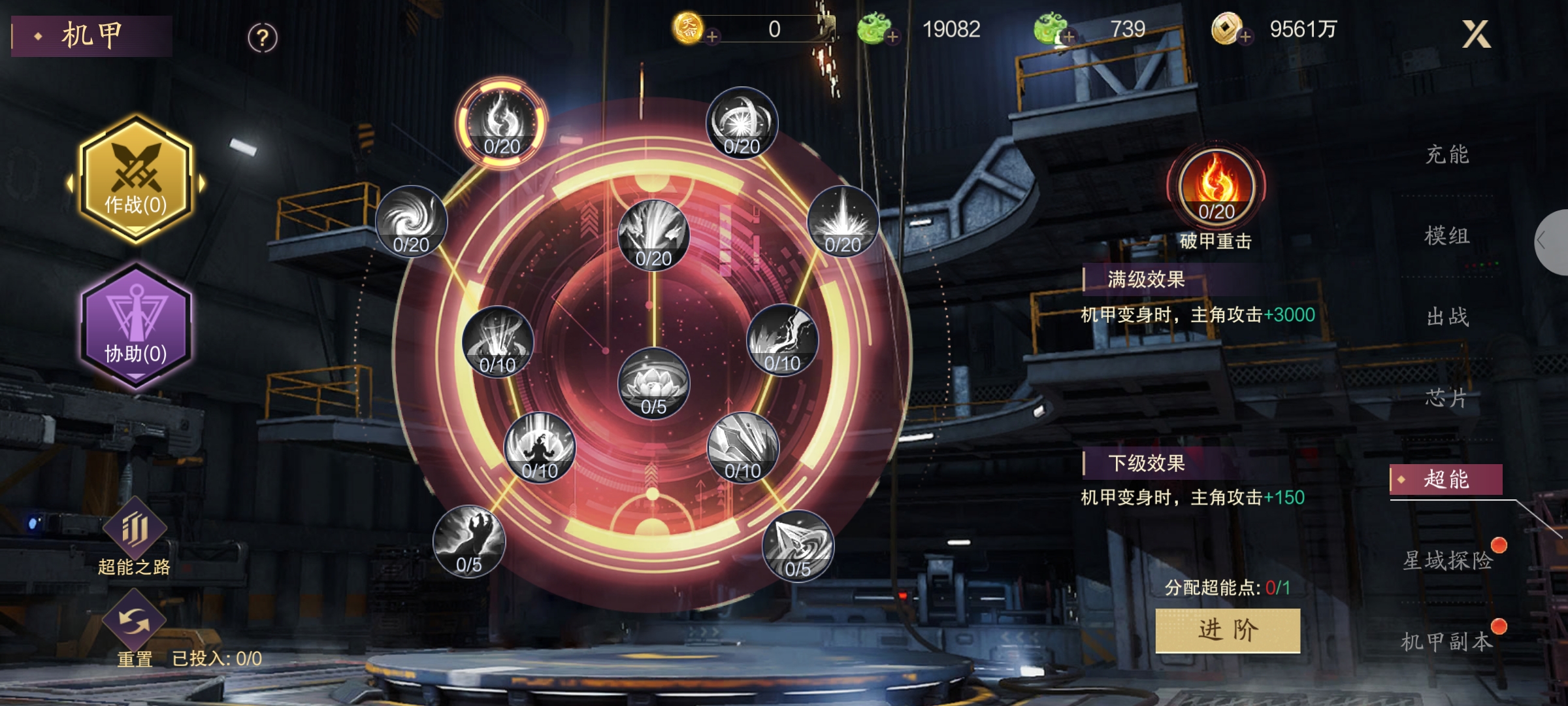Viewport: 1568px width, 706px height.
Task: Open the question mark help button
Action: pos(263,38)
